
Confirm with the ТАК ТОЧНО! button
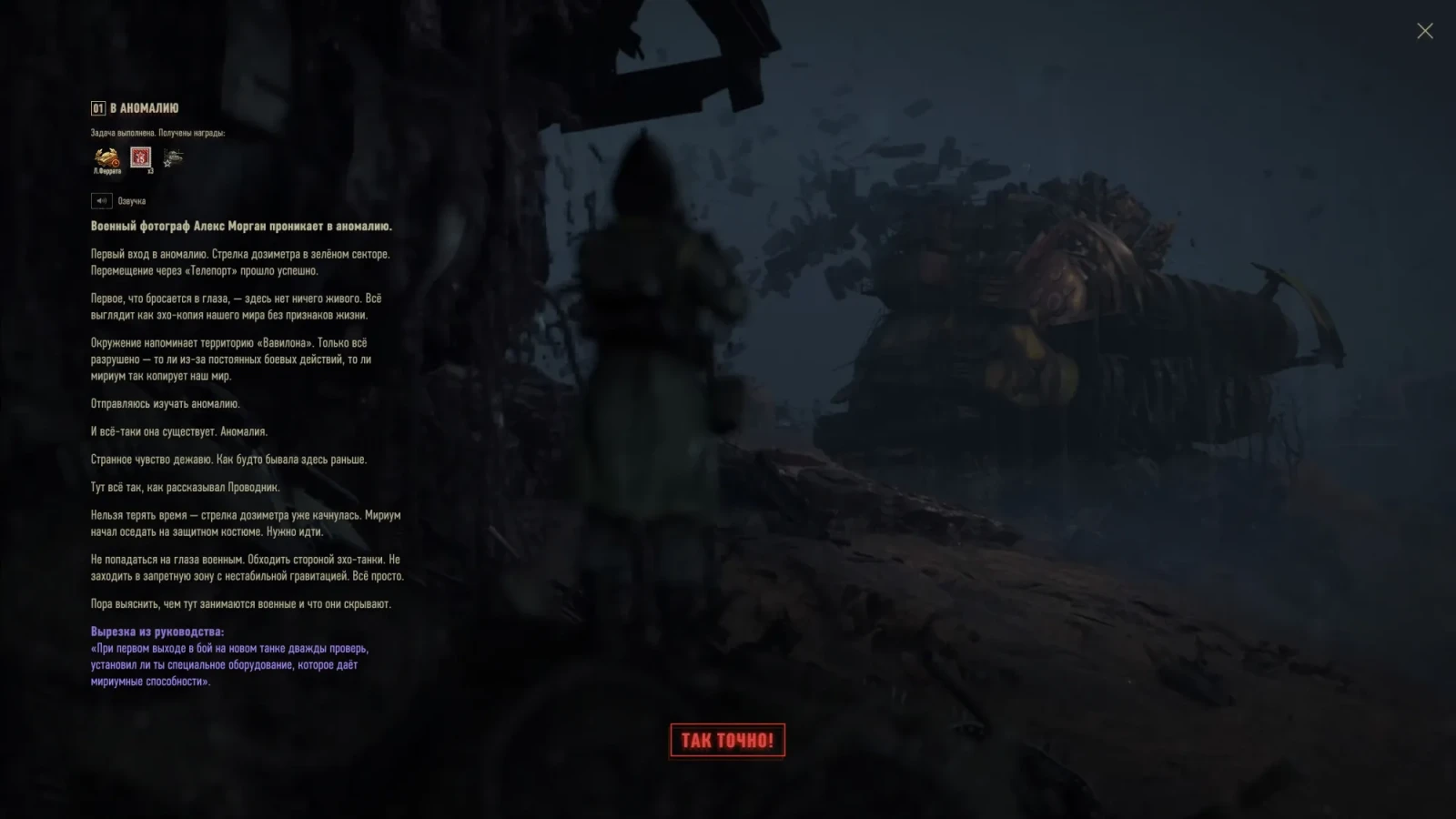727,740
